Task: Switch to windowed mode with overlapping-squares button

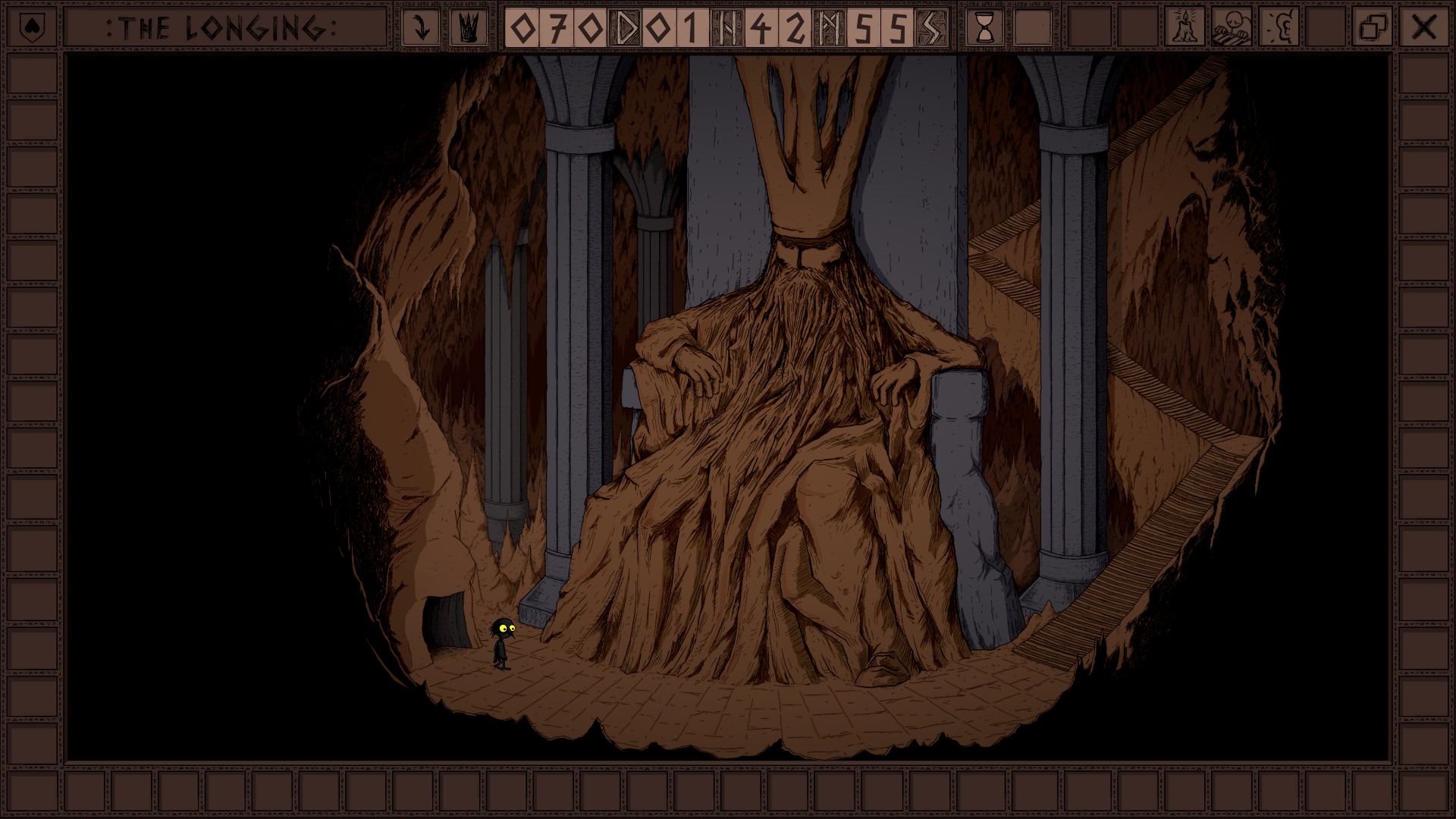Action: pos(1373,28)
